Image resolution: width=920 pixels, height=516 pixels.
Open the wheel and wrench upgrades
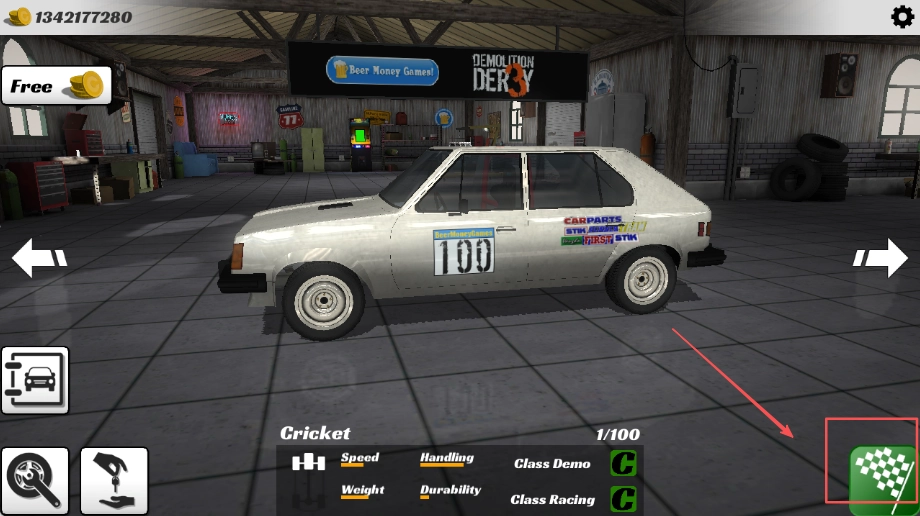[35, 480]
